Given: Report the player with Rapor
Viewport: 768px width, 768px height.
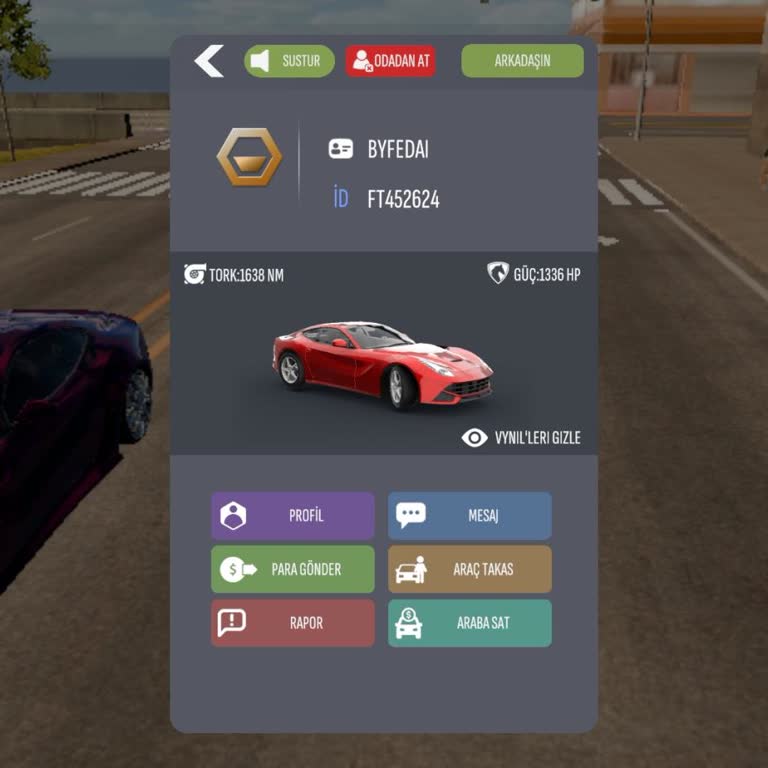Looking at the screenshot, I should [x=293, y=623].
